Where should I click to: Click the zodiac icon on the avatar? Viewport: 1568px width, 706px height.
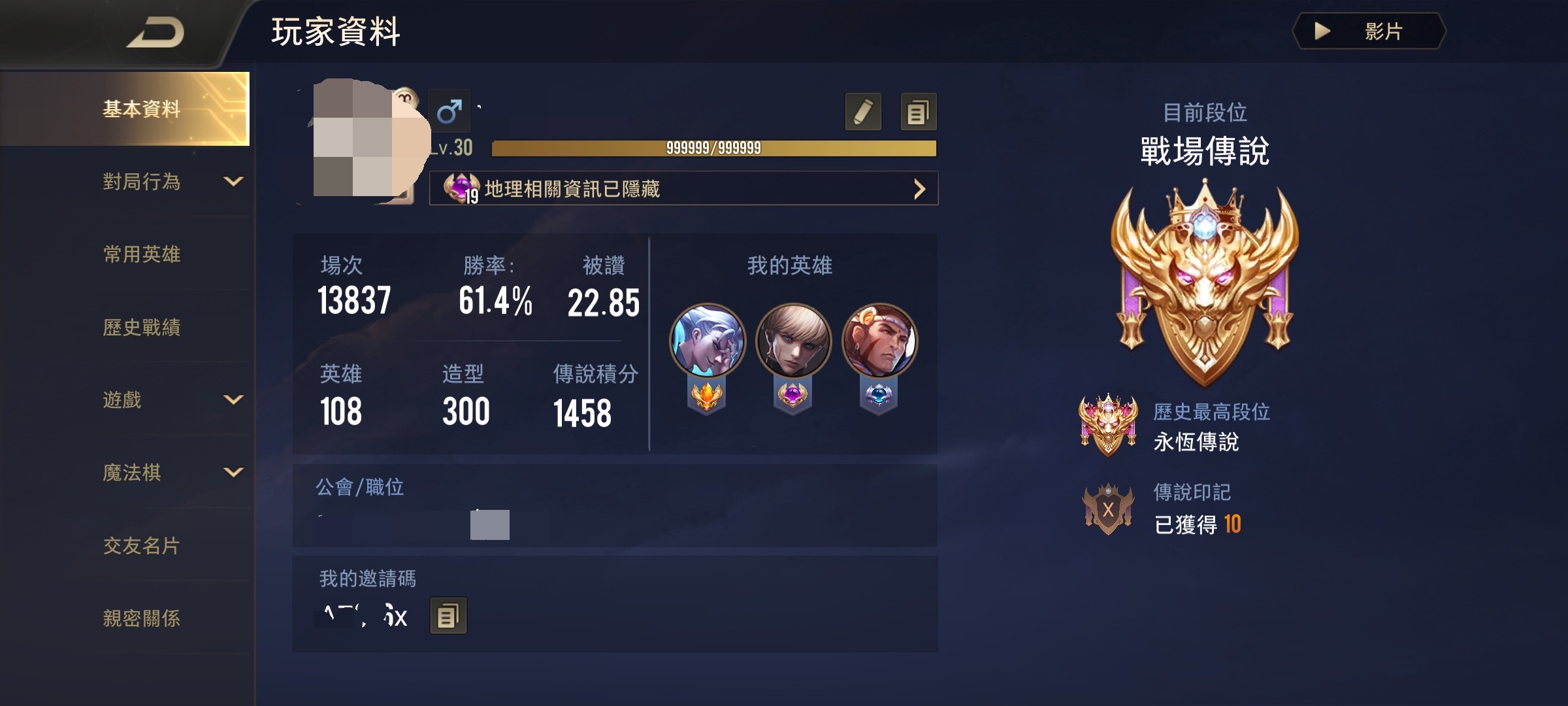(x=408, y=98)
